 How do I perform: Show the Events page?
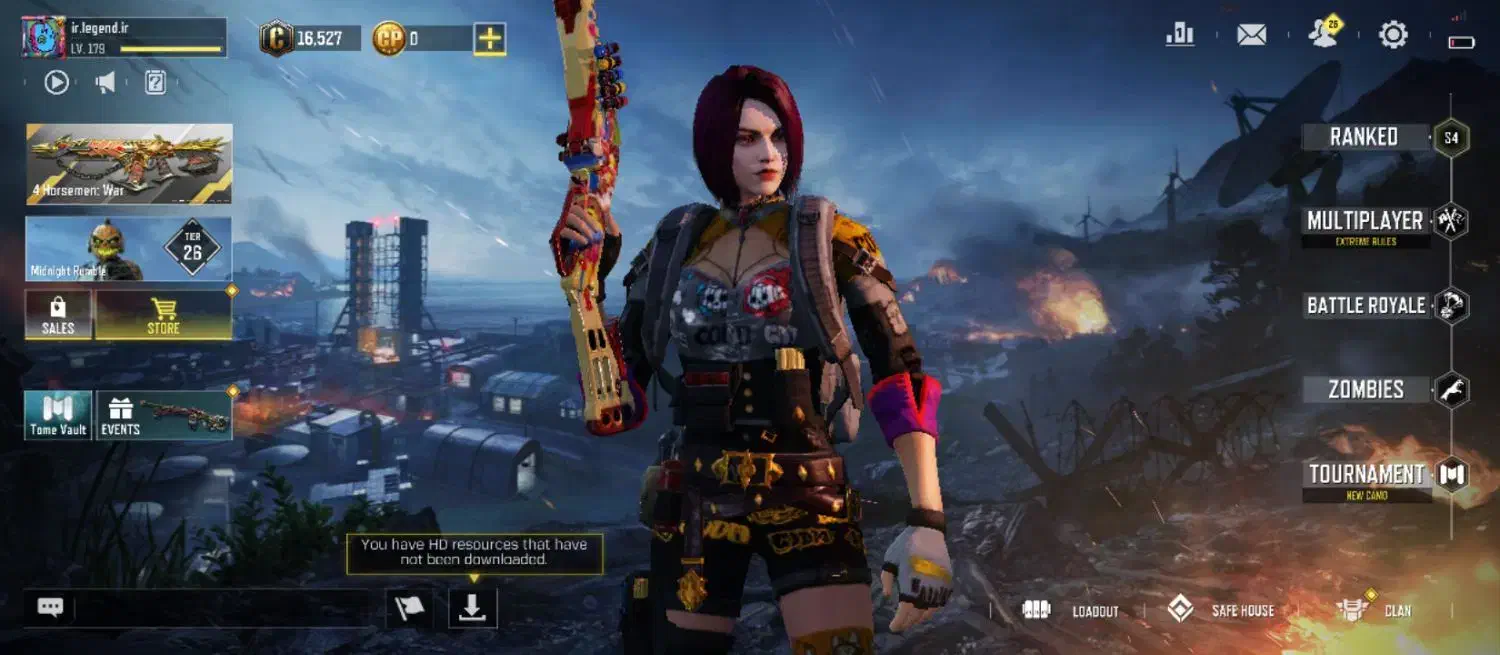pyautogui.click(x=165, y=415)
